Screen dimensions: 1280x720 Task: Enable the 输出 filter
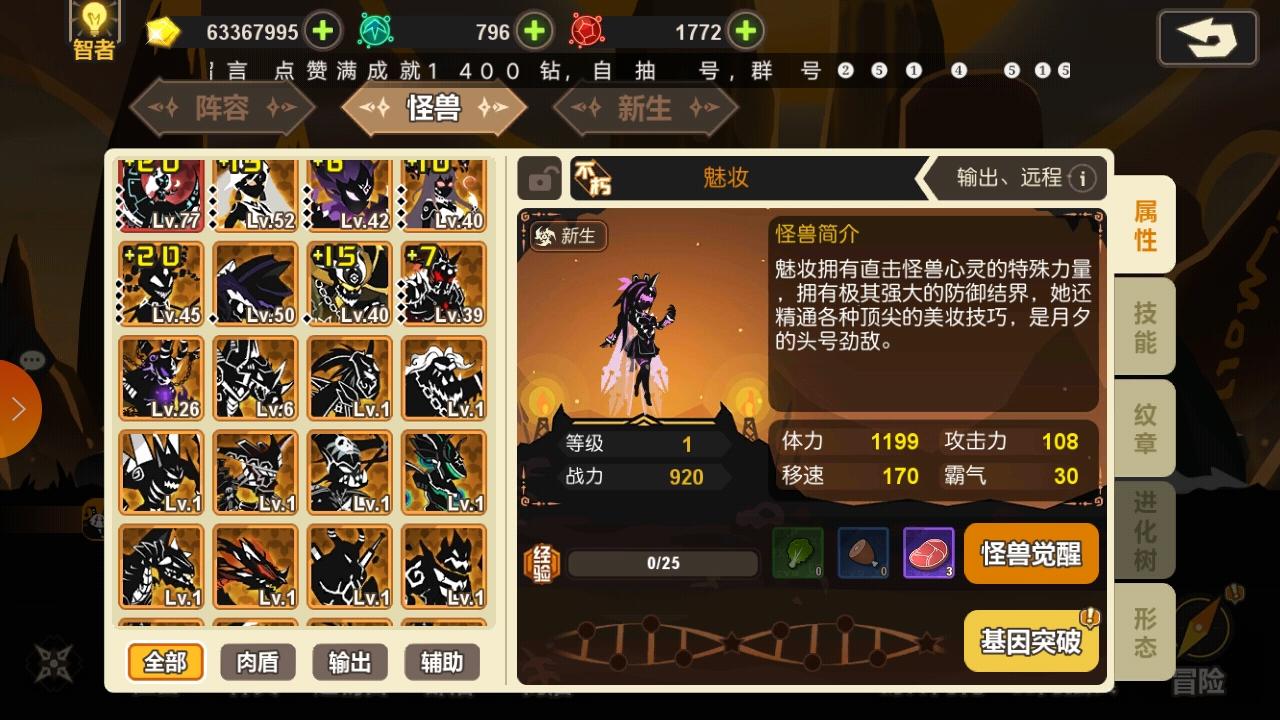(x=350, y=662)
